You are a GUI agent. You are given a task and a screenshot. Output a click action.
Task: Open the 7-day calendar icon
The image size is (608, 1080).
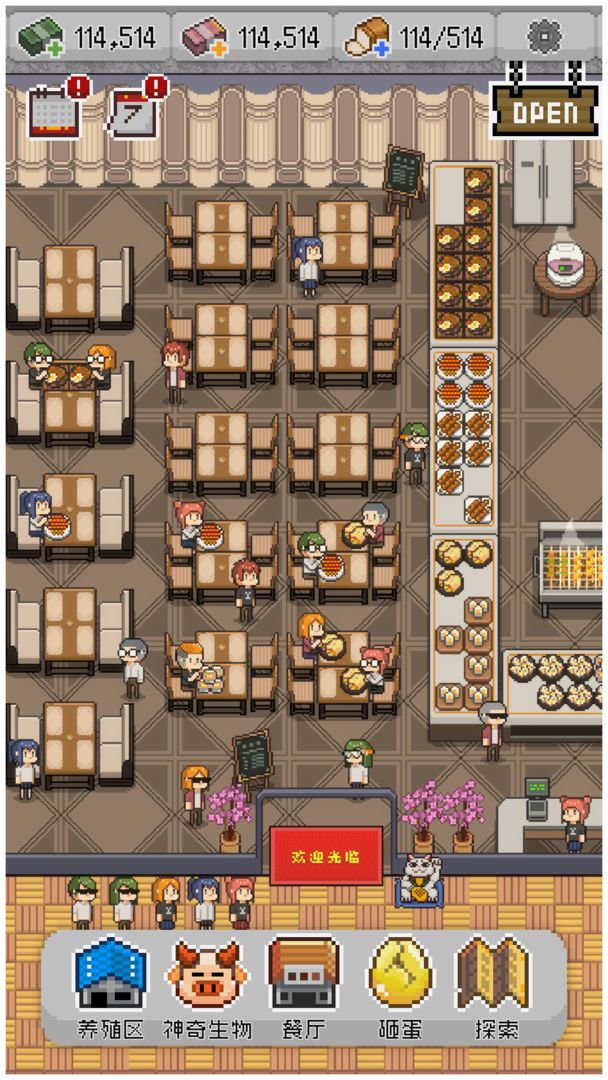(x=134, y=111)
